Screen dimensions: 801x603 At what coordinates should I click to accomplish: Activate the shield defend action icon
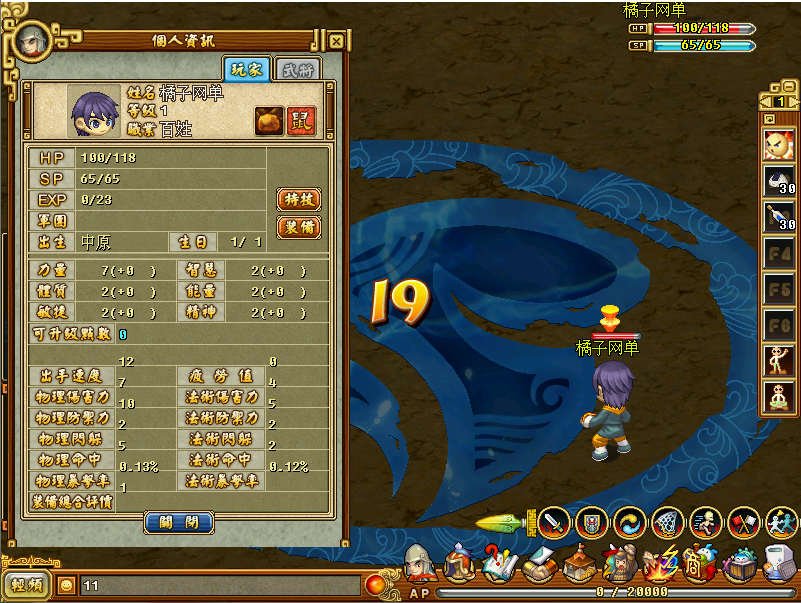[x=592, y=521]
